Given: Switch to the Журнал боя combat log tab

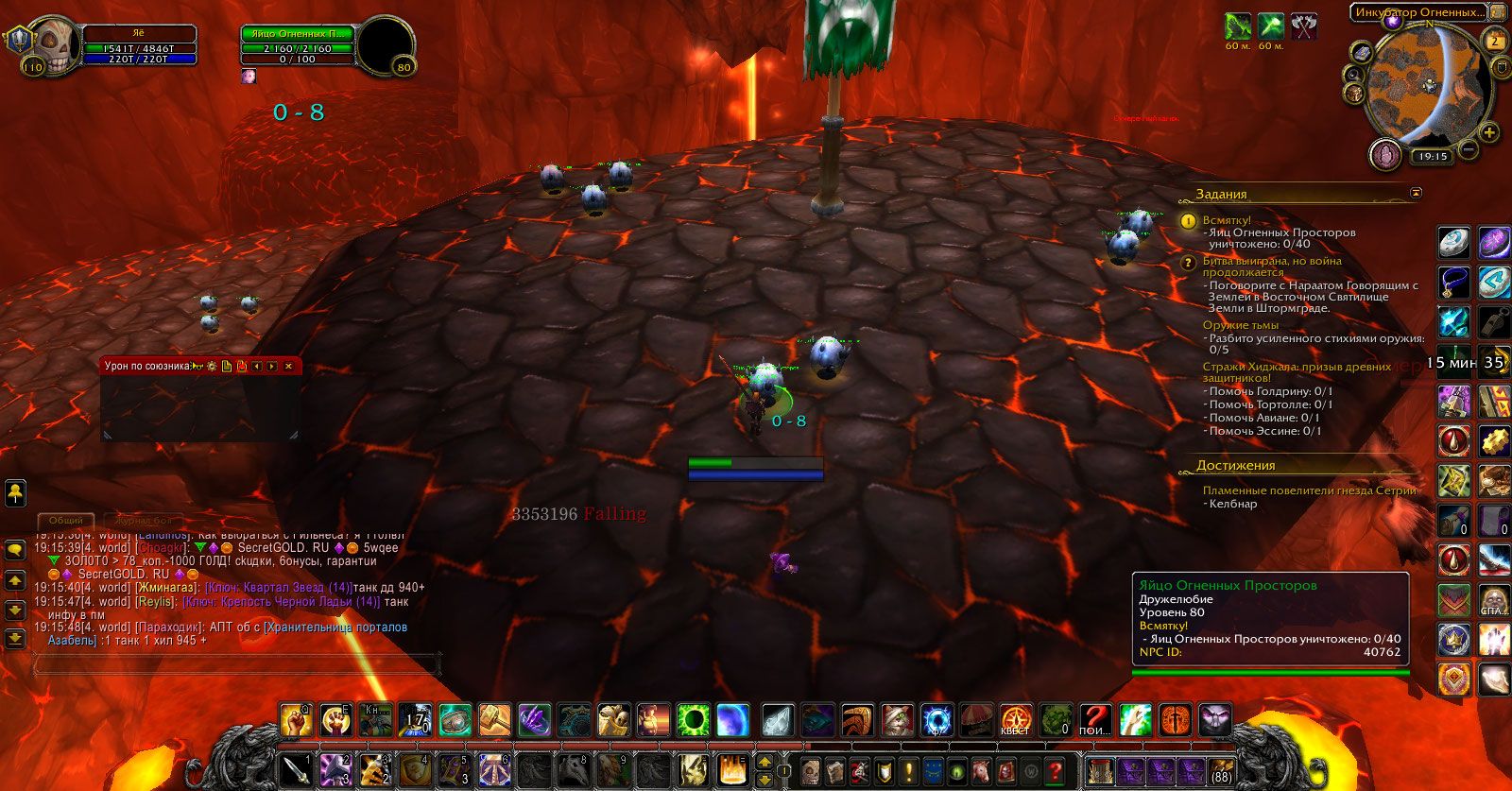Looking at the screenshot, I should pyautogui.click(x=144, y=521).
